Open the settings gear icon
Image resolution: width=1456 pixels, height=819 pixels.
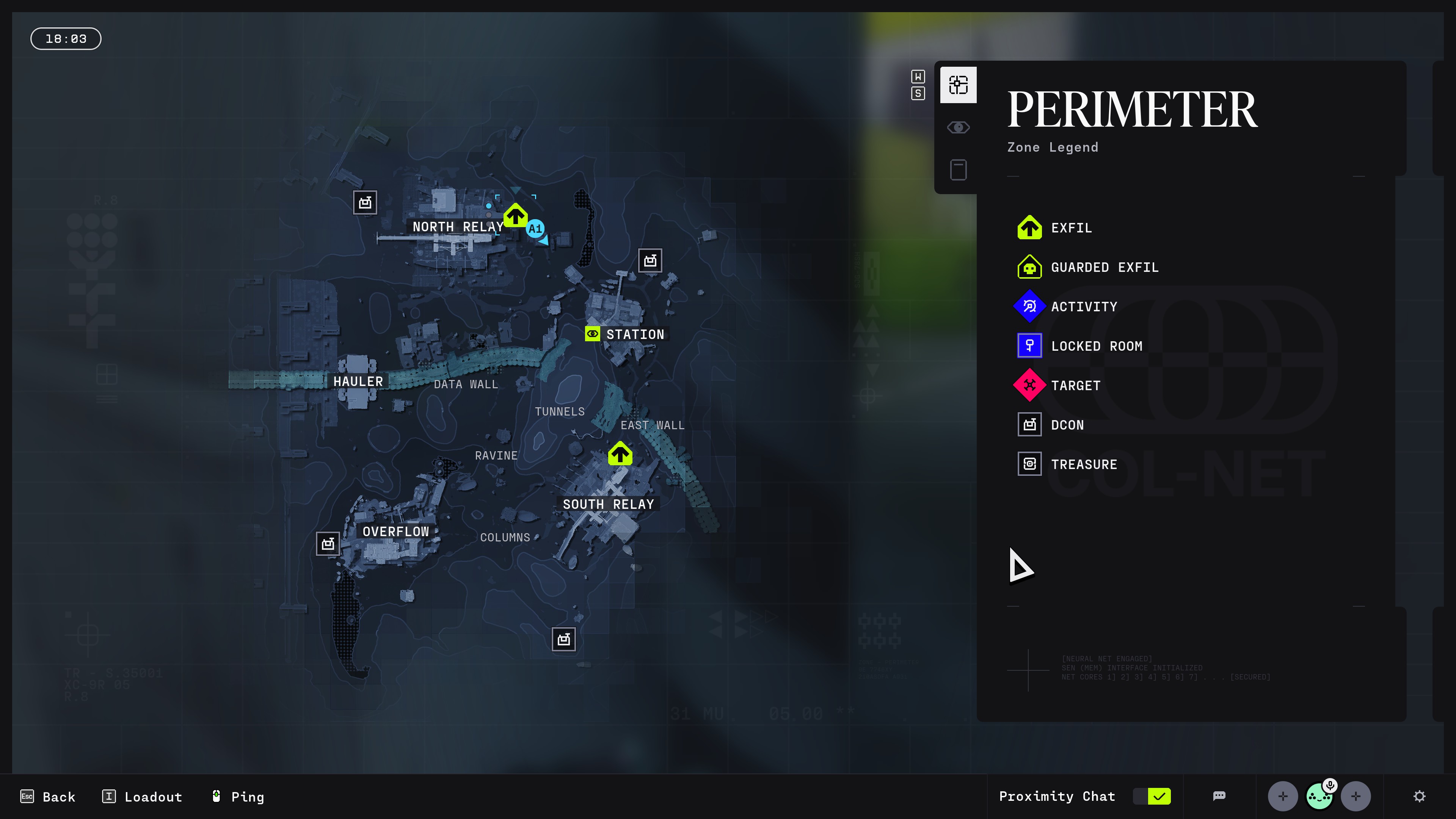click(1419, 796)
